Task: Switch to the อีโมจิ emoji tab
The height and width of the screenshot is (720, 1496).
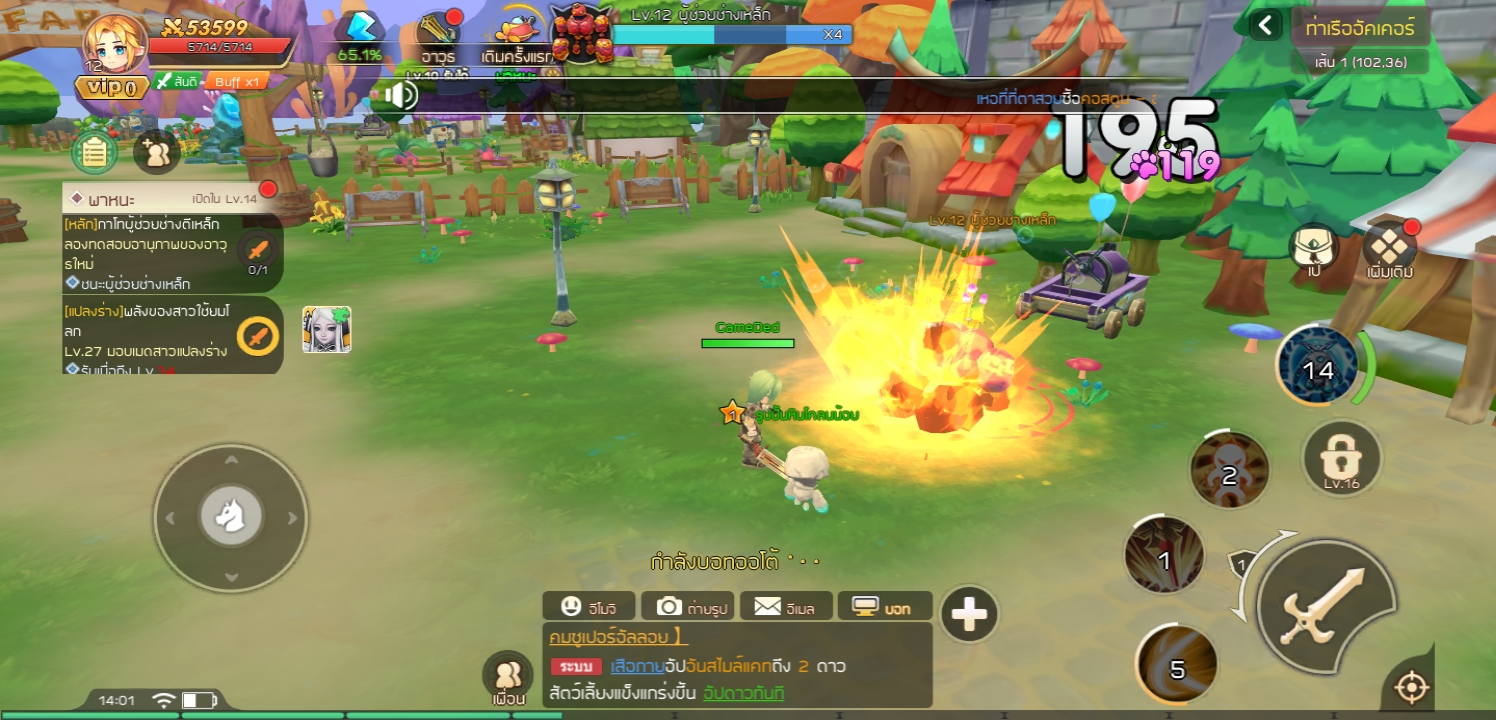Action: 590,606
